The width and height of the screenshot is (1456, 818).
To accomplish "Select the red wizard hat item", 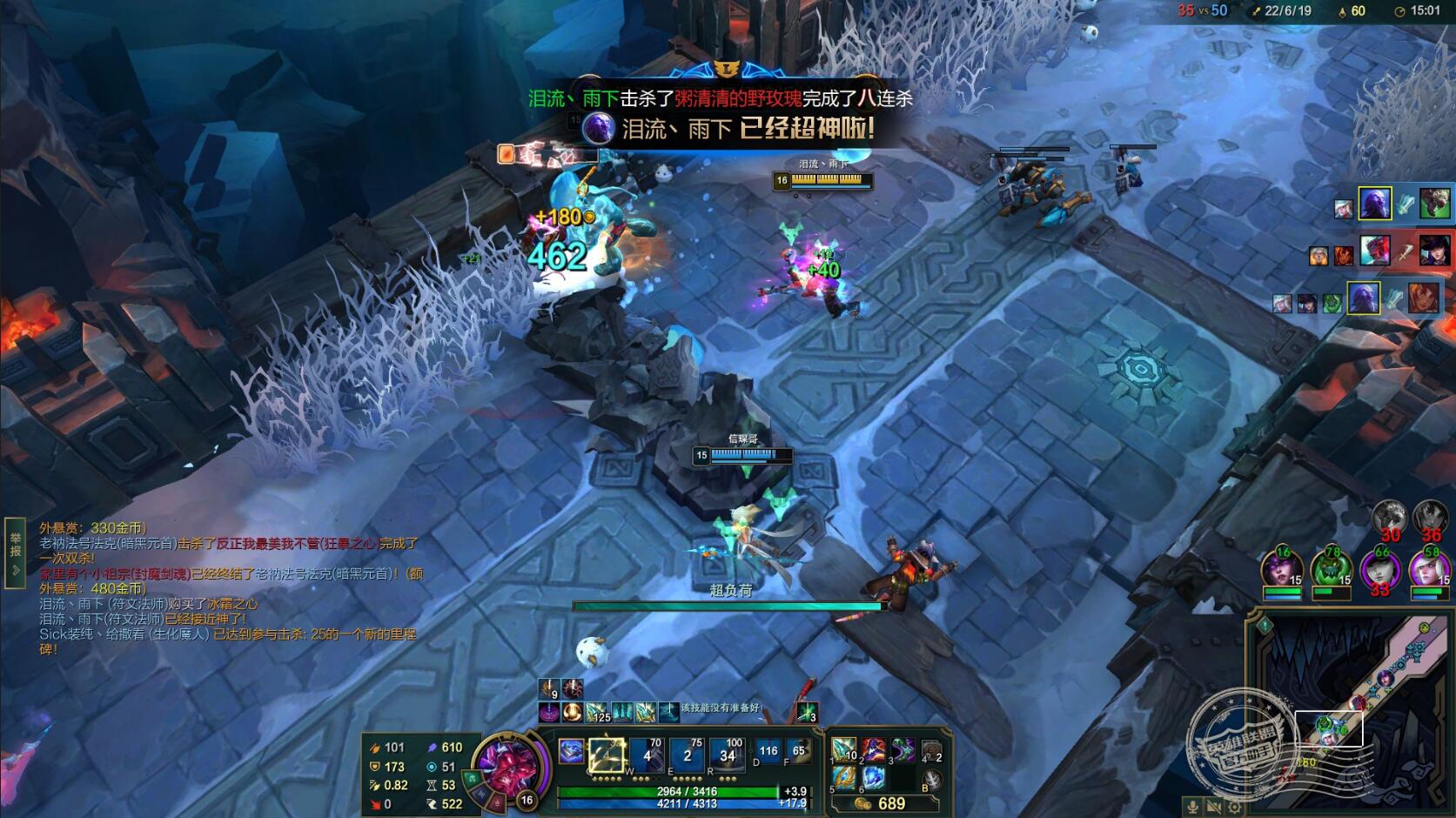I will click(x=873, y=750).
